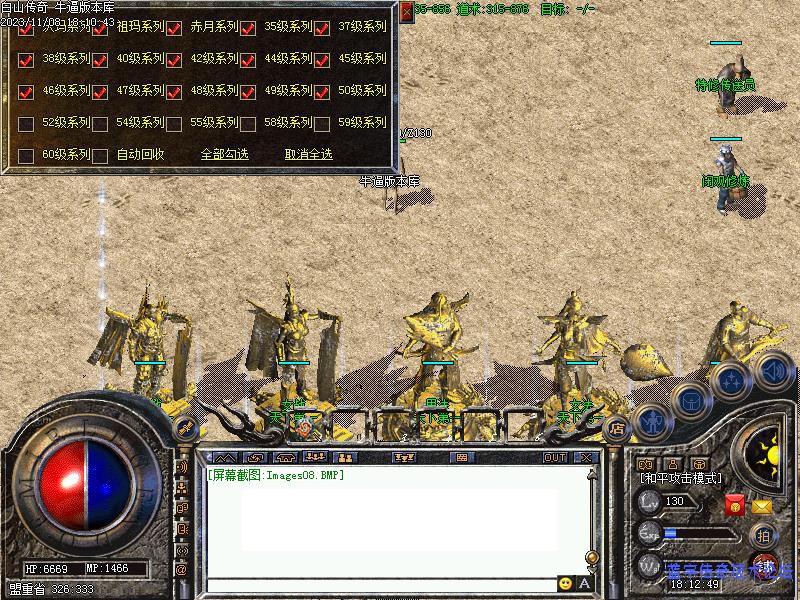The height and width of the screenshot is (600, 800).
Task: Open the 店 shop button
Action: [x=617, y=428]
